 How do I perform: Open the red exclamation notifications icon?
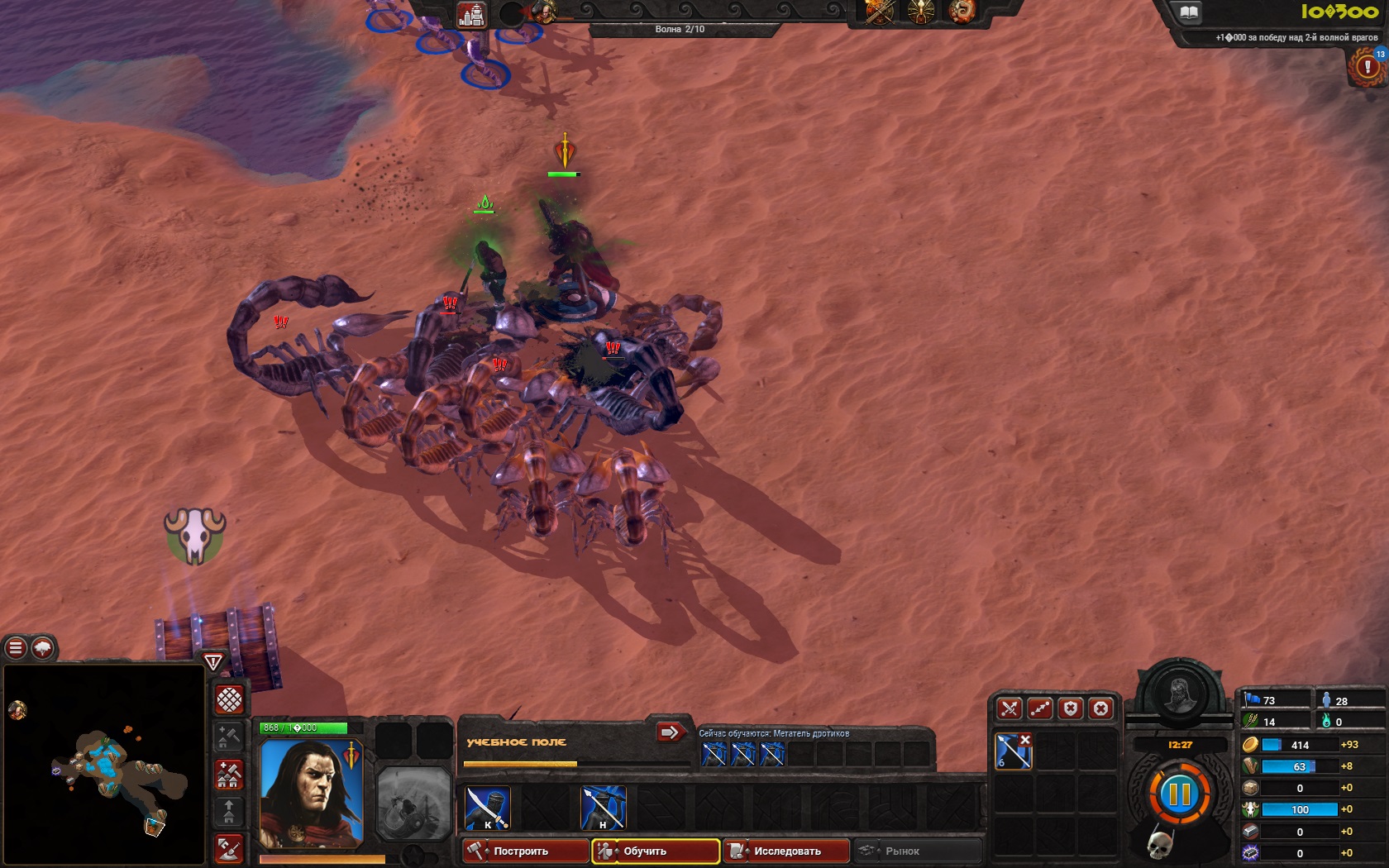pos(1367,67)
